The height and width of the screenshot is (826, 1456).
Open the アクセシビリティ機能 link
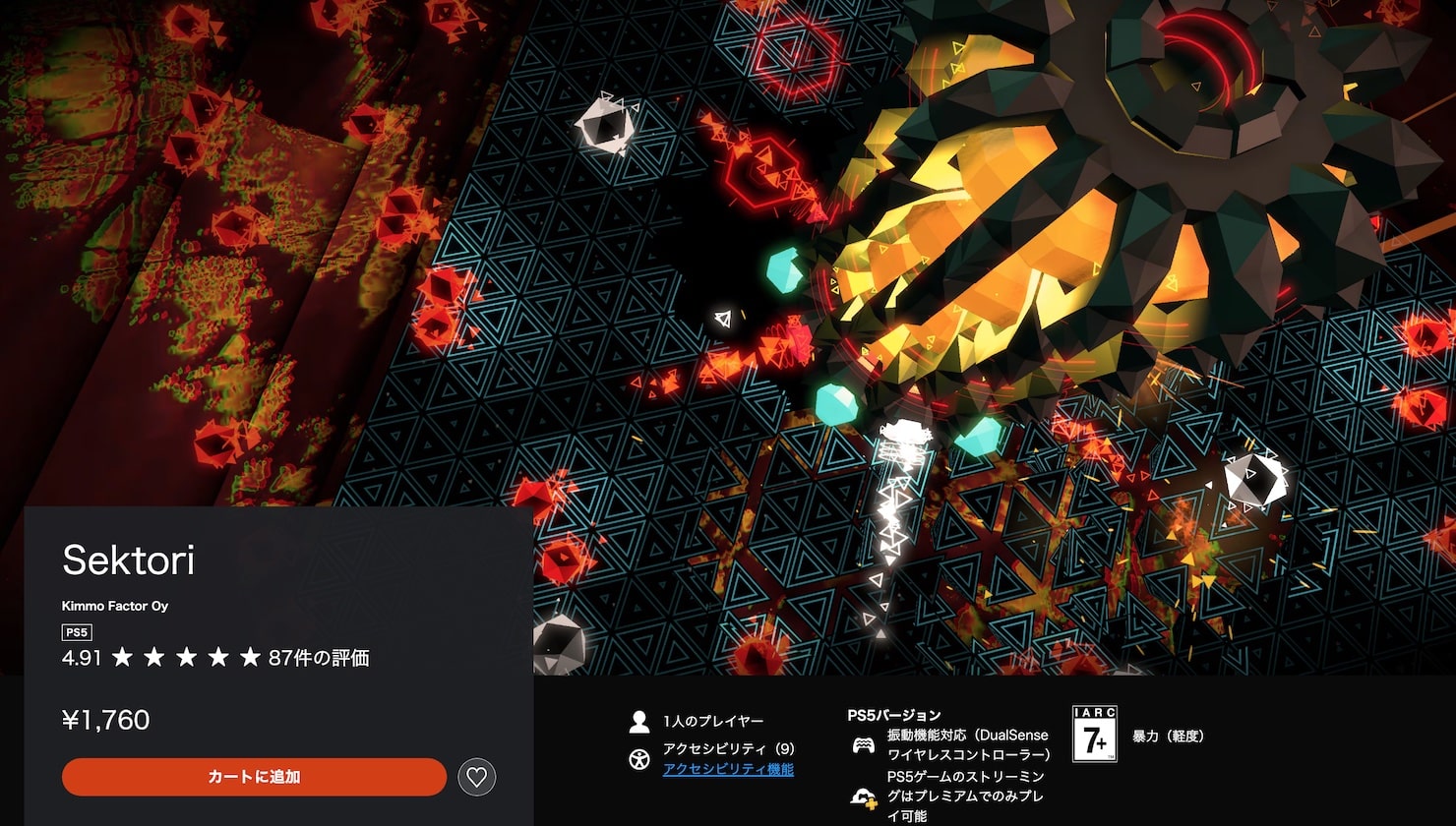tap(728, 769)
